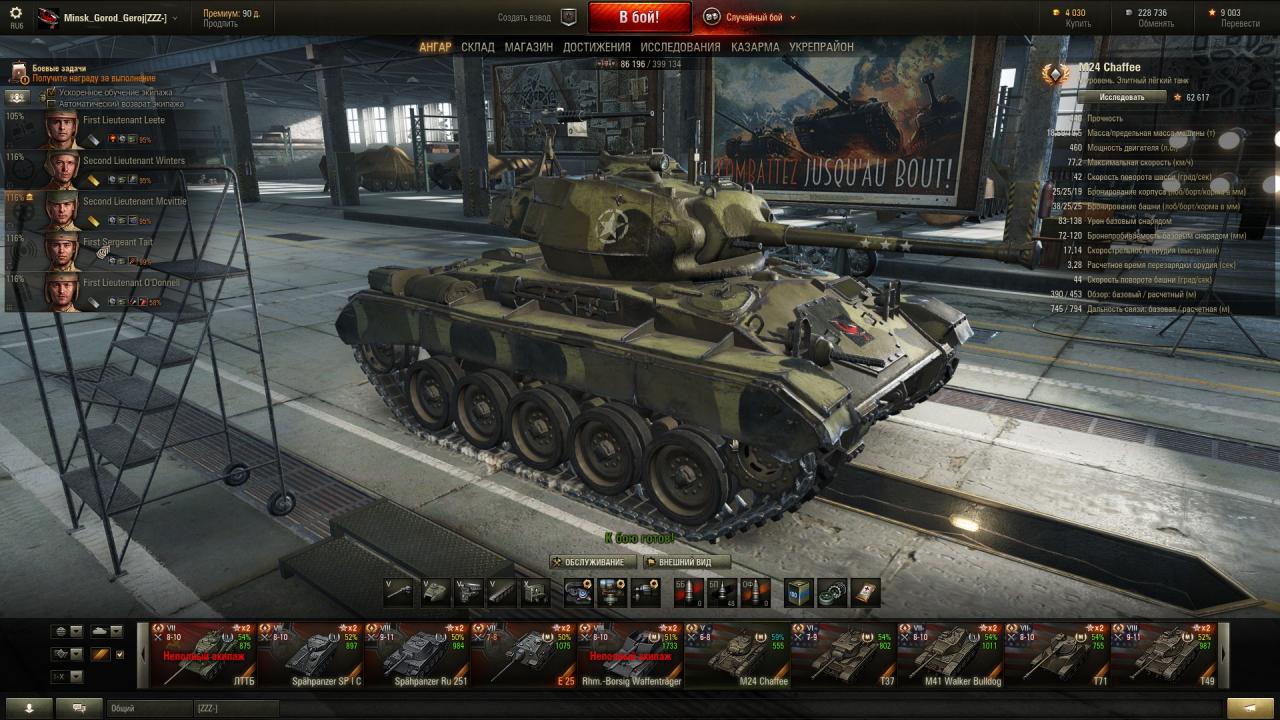Select the T37 tank in carousel
This screenshot has height=720, width=1280.
[x=842, y=655]
